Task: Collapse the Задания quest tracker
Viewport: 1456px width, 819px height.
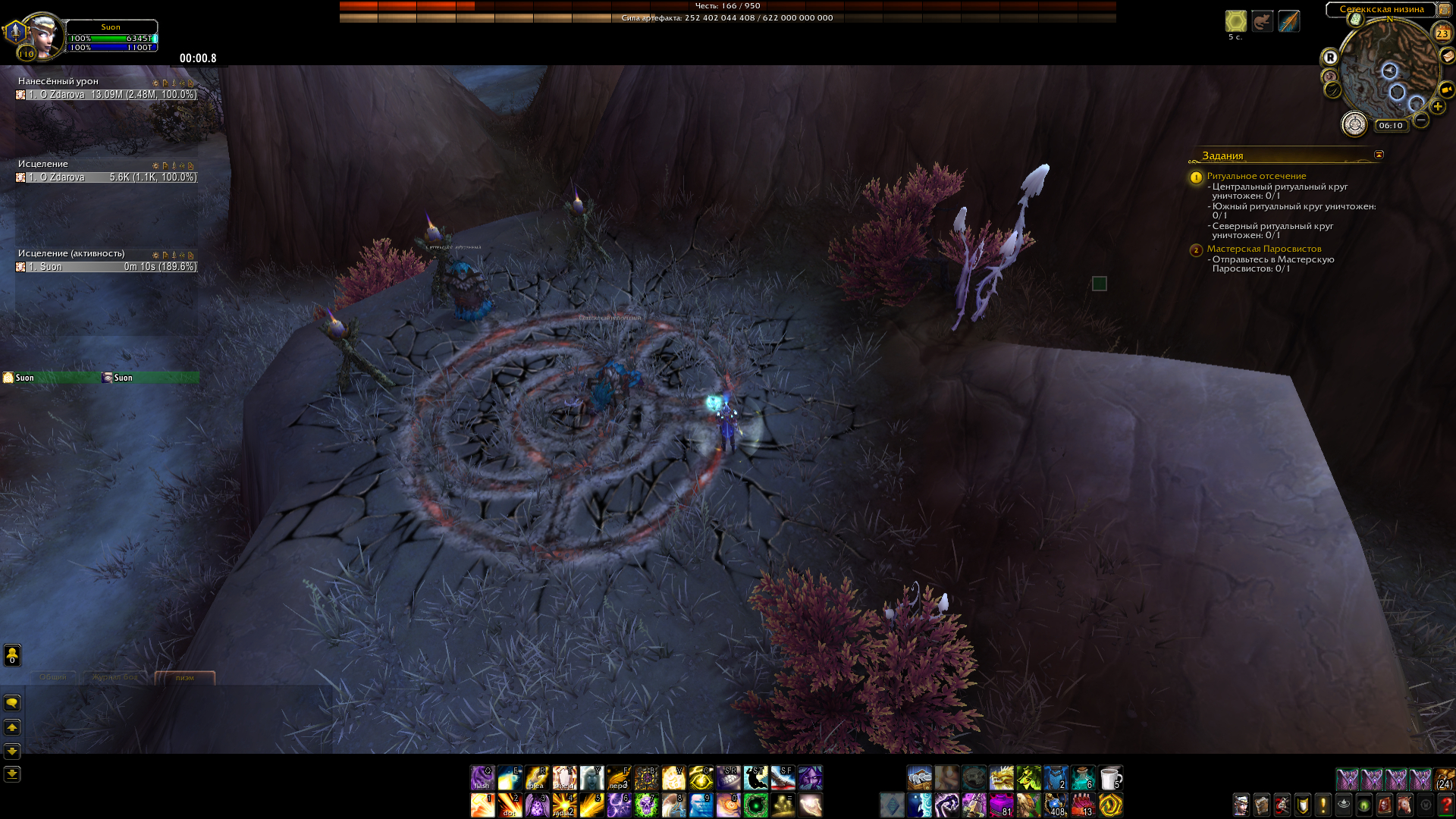Action: point(1379,155)
